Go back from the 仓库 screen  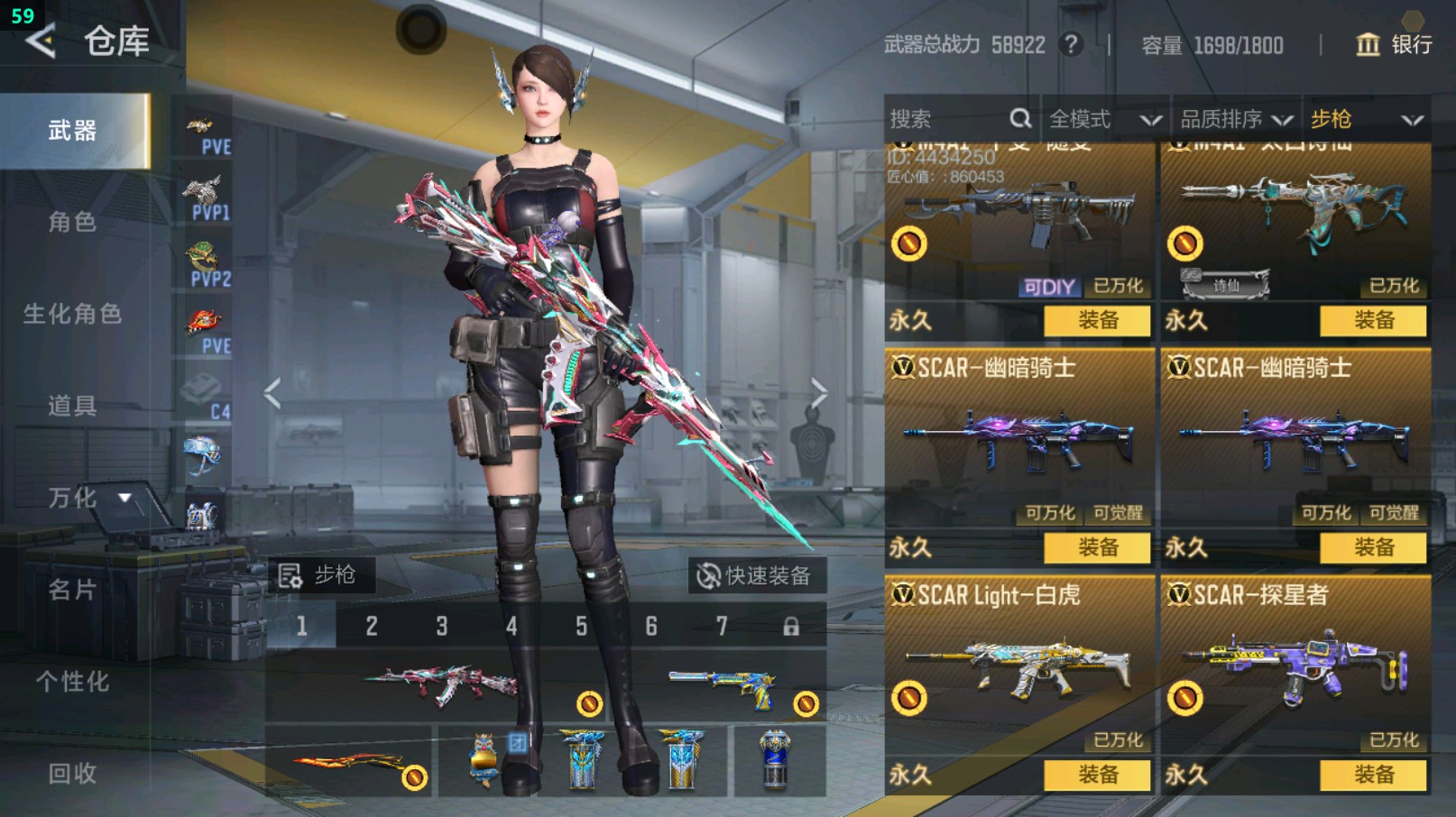[41, 41]
